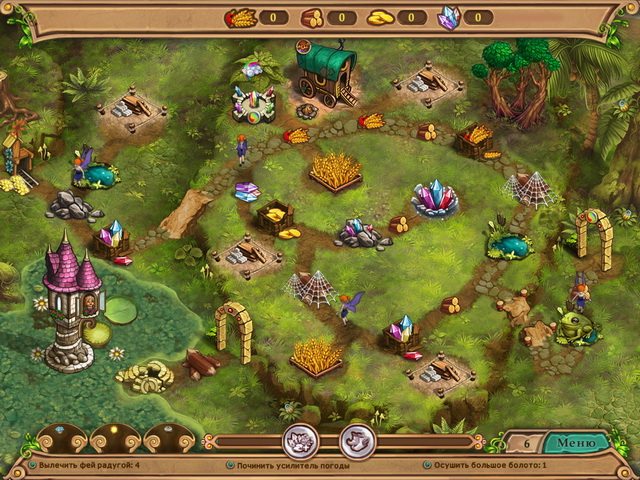Select the weather amplifier repair objective

point(288,466)
